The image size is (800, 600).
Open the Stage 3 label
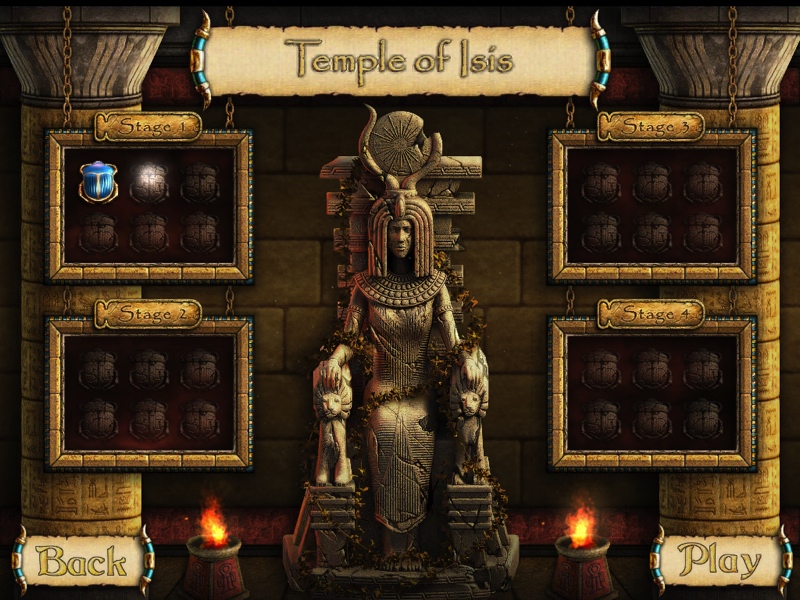click(651, 127)
